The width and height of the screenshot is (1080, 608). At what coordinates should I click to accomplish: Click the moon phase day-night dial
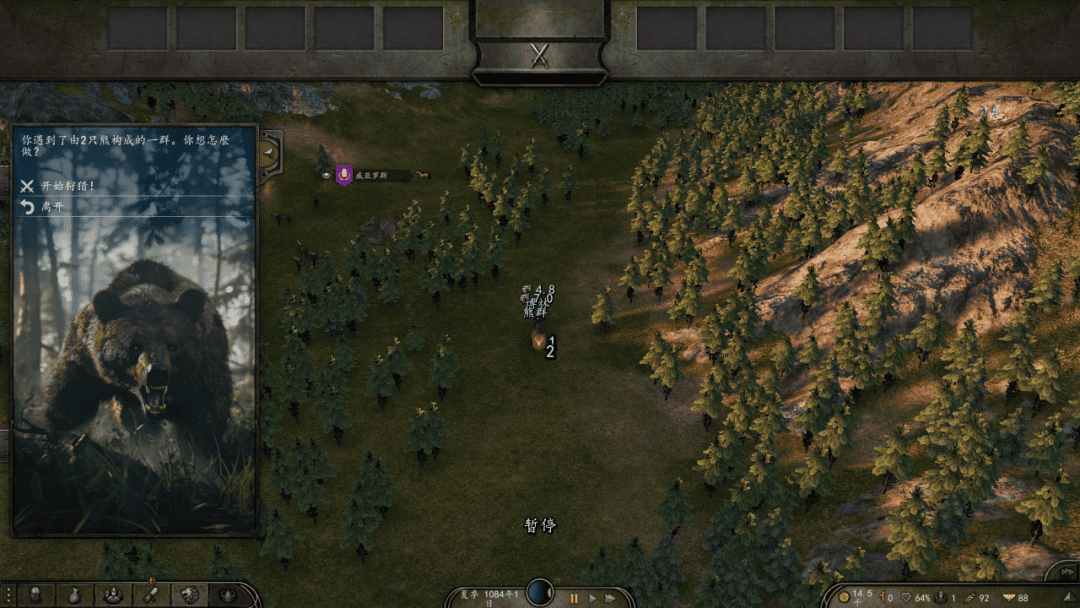point(540,593)
